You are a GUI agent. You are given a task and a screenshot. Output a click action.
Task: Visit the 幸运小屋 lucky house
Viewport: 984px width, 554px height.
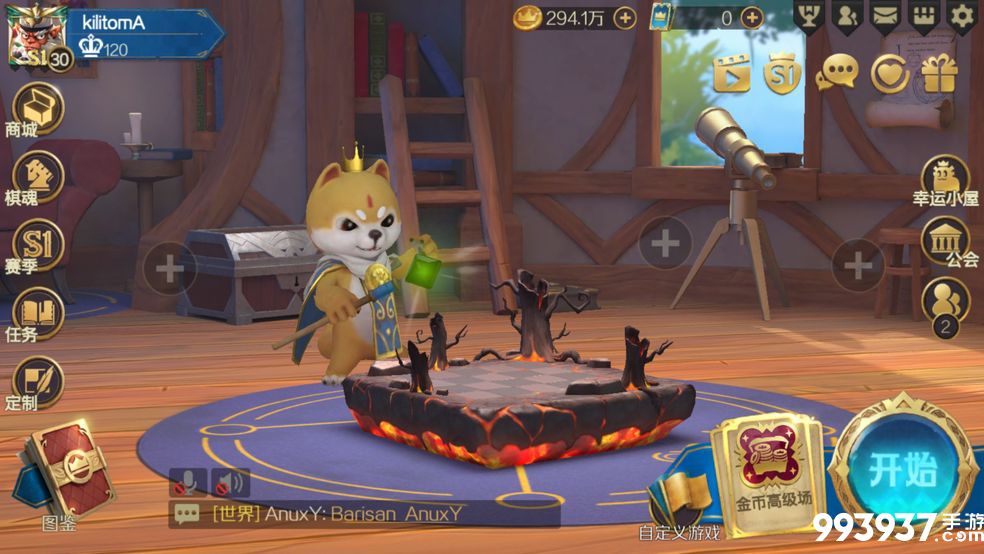tap(944, 180)
